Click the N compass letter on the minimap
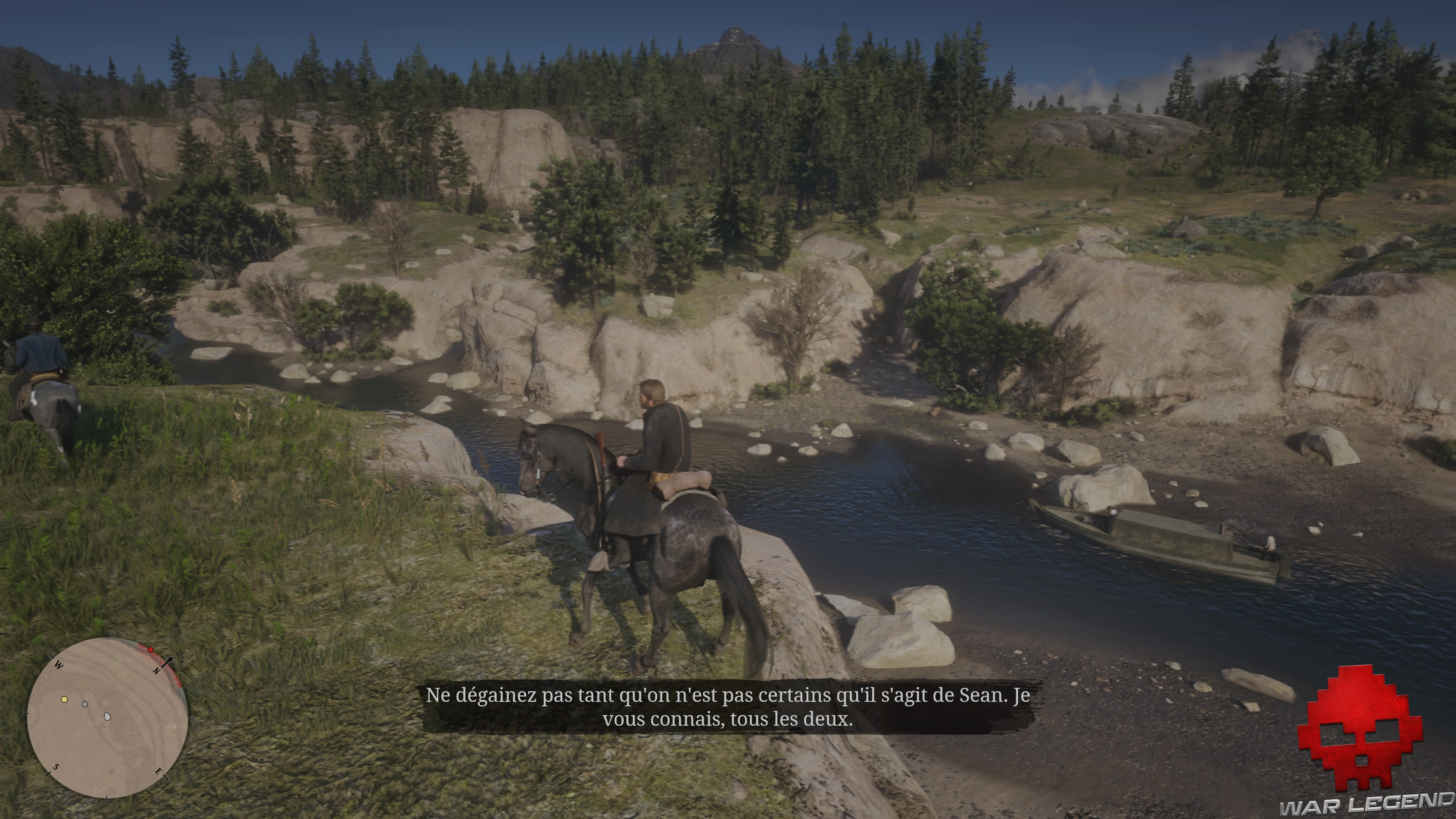This screenshot has height=819, width=1456. tap(157, 671)
